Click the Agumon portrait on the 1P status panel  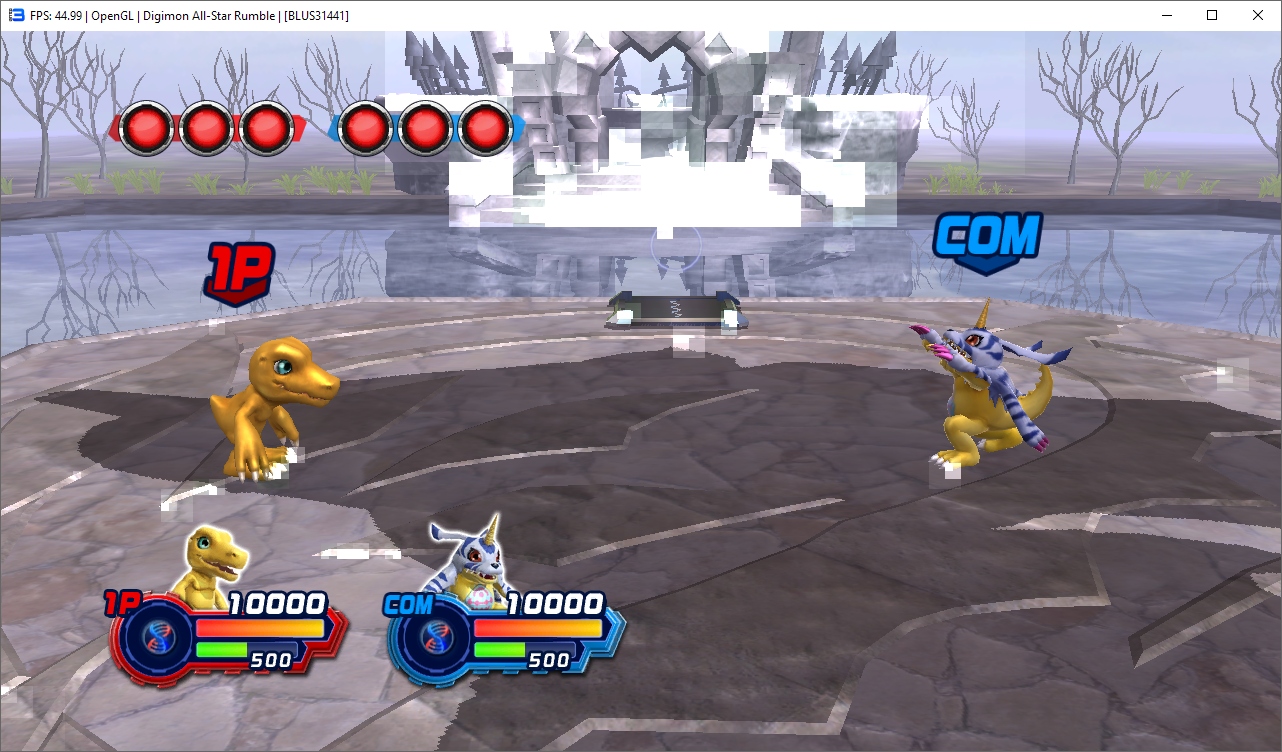[x=210, y=564]
